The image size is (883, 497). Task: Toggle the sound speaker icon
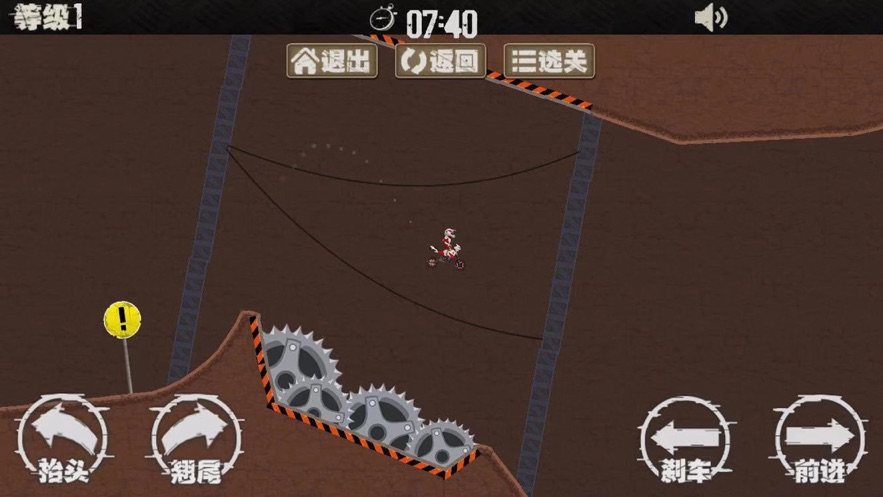(x=711, y=17)
